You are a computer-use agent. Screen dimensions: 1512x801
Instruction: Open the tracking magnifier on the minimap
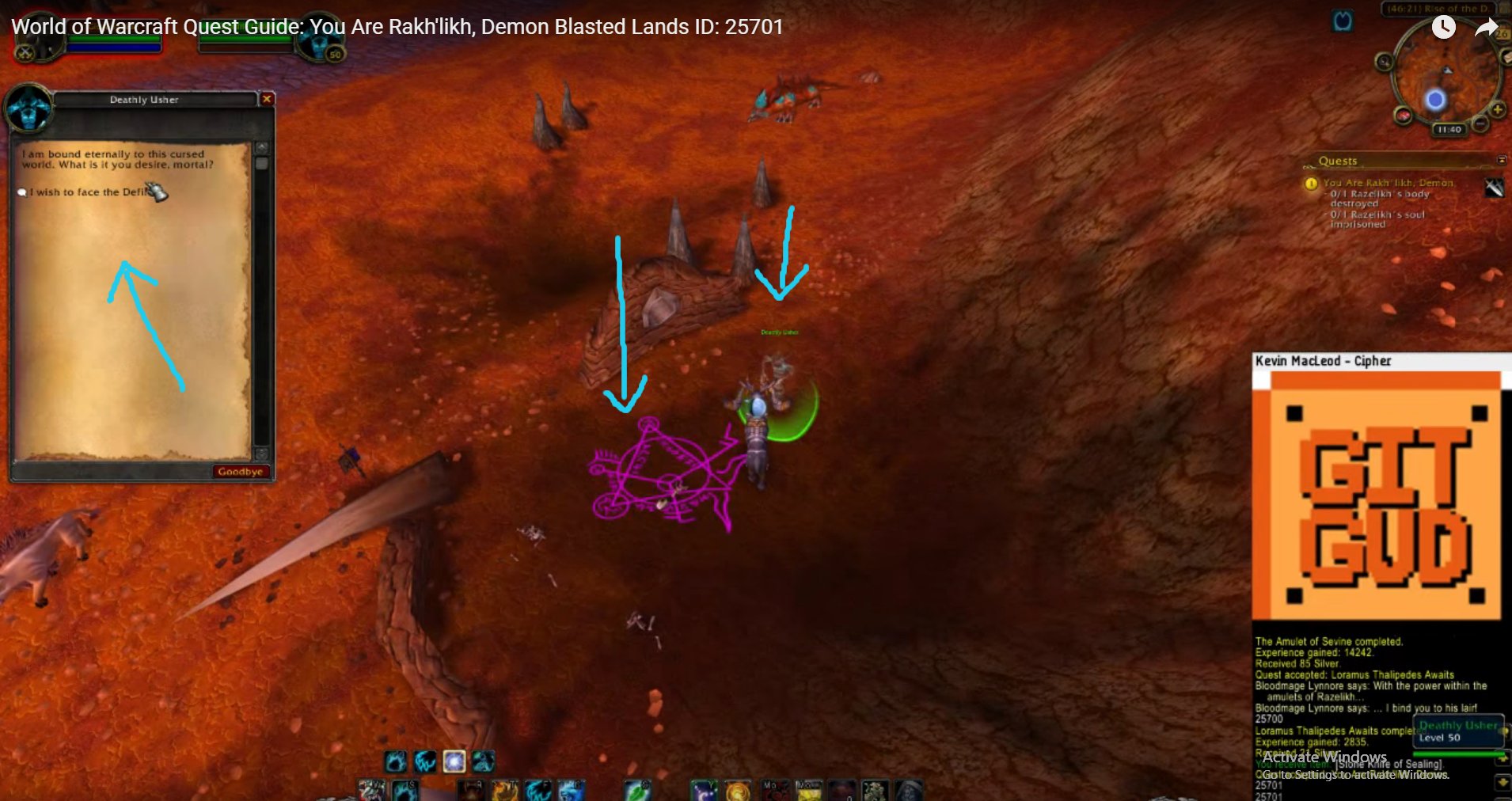point(1385,62)
